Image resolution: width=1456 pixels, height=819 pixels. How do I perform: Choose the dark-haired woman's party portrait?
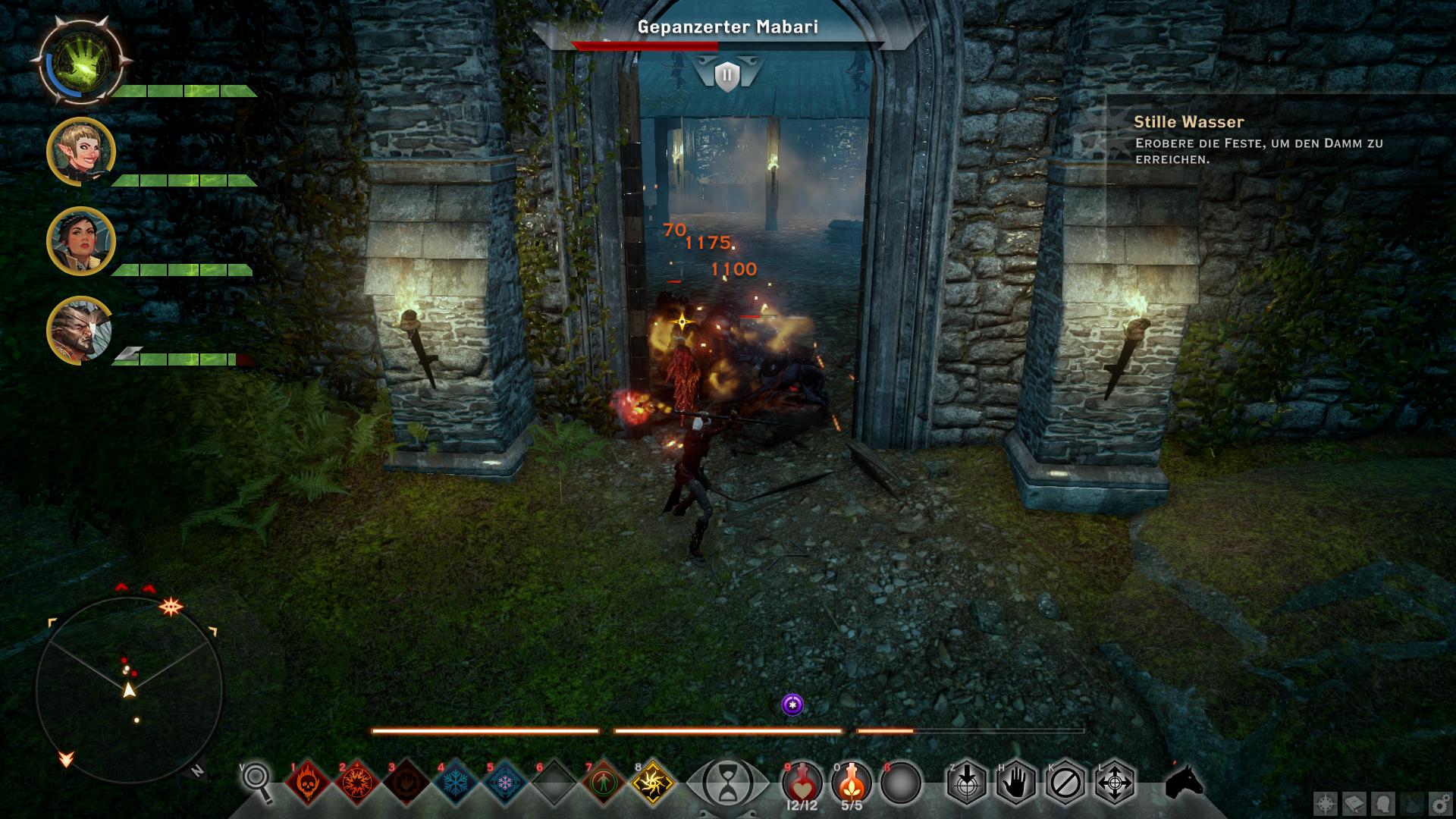(81, 241)
